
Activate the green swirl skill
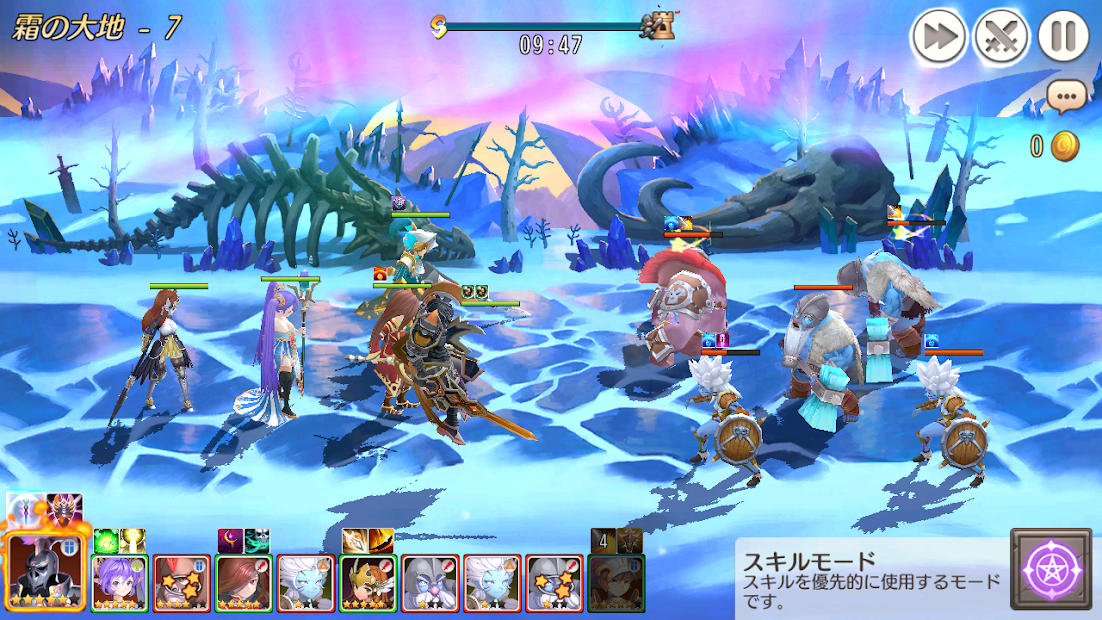coord(106,541)
